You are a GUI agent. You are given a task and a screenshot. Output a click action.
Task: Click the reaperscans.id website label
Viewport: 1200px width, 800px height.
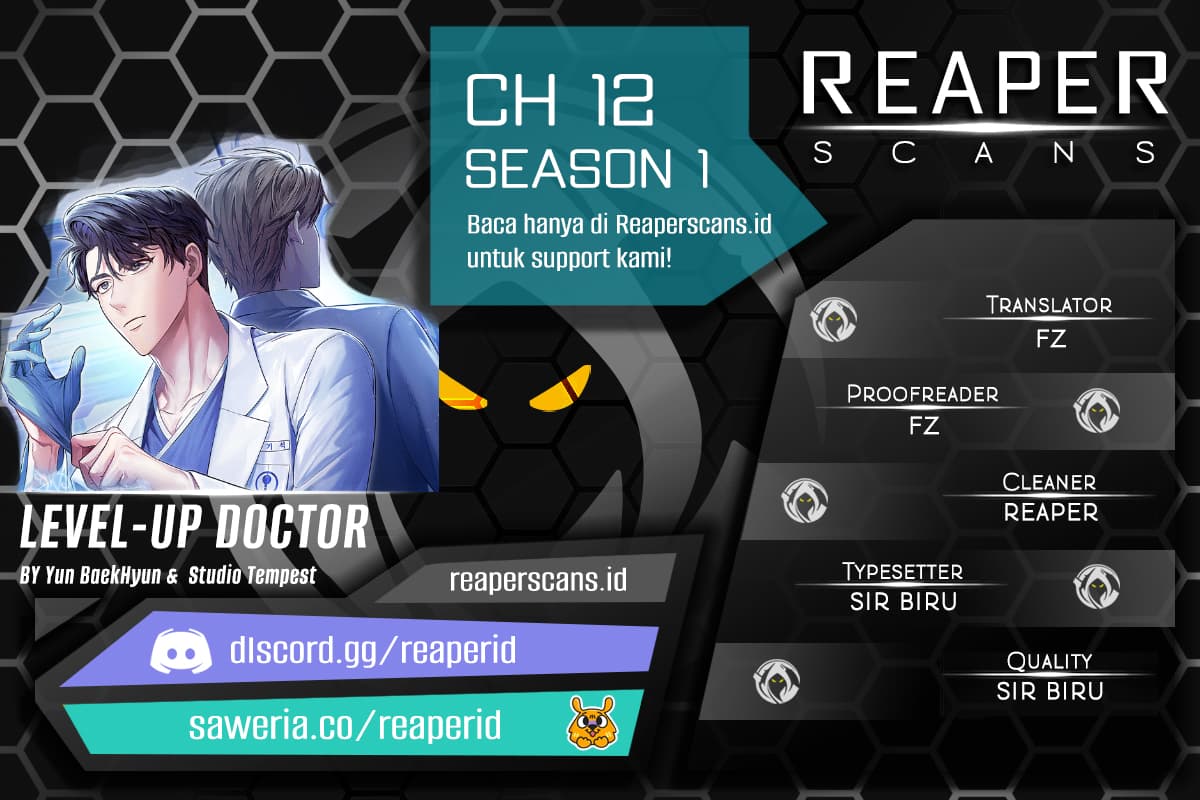click(538, 579)
